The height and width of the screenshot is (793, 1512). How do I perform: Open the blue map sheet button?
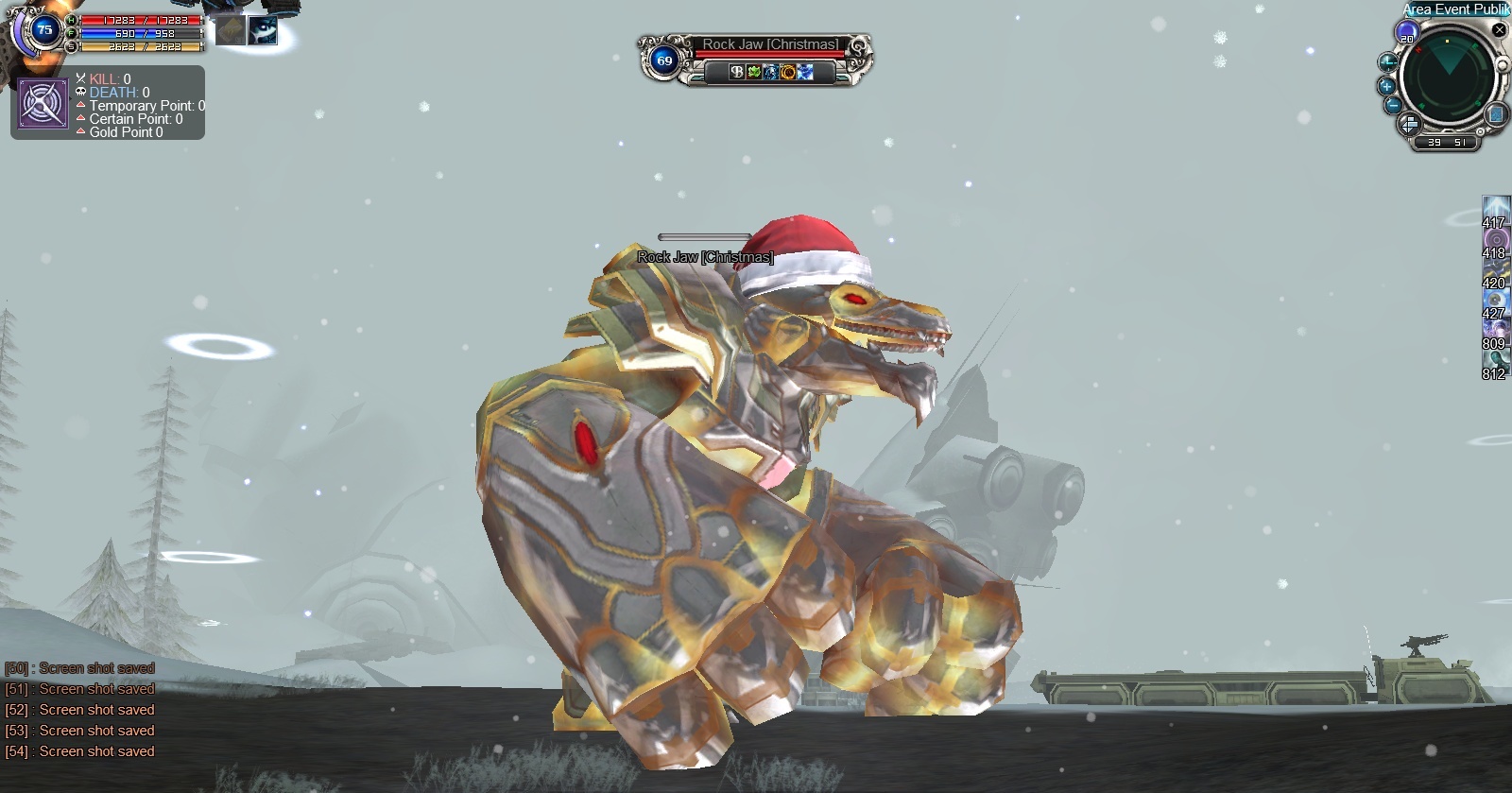(x=1495, y=114)
